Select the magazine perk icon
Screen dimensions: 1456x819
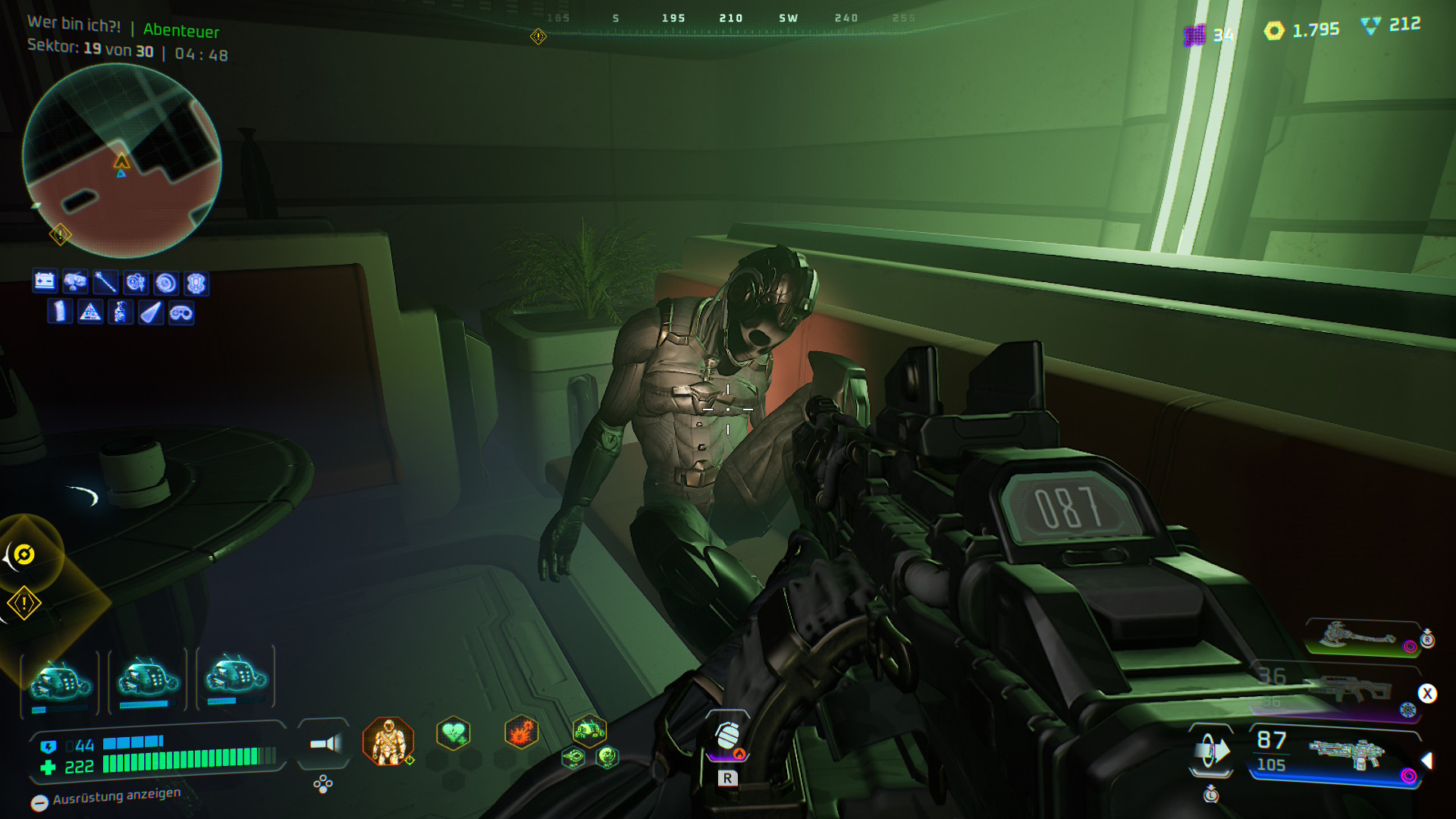pos(60,312)
